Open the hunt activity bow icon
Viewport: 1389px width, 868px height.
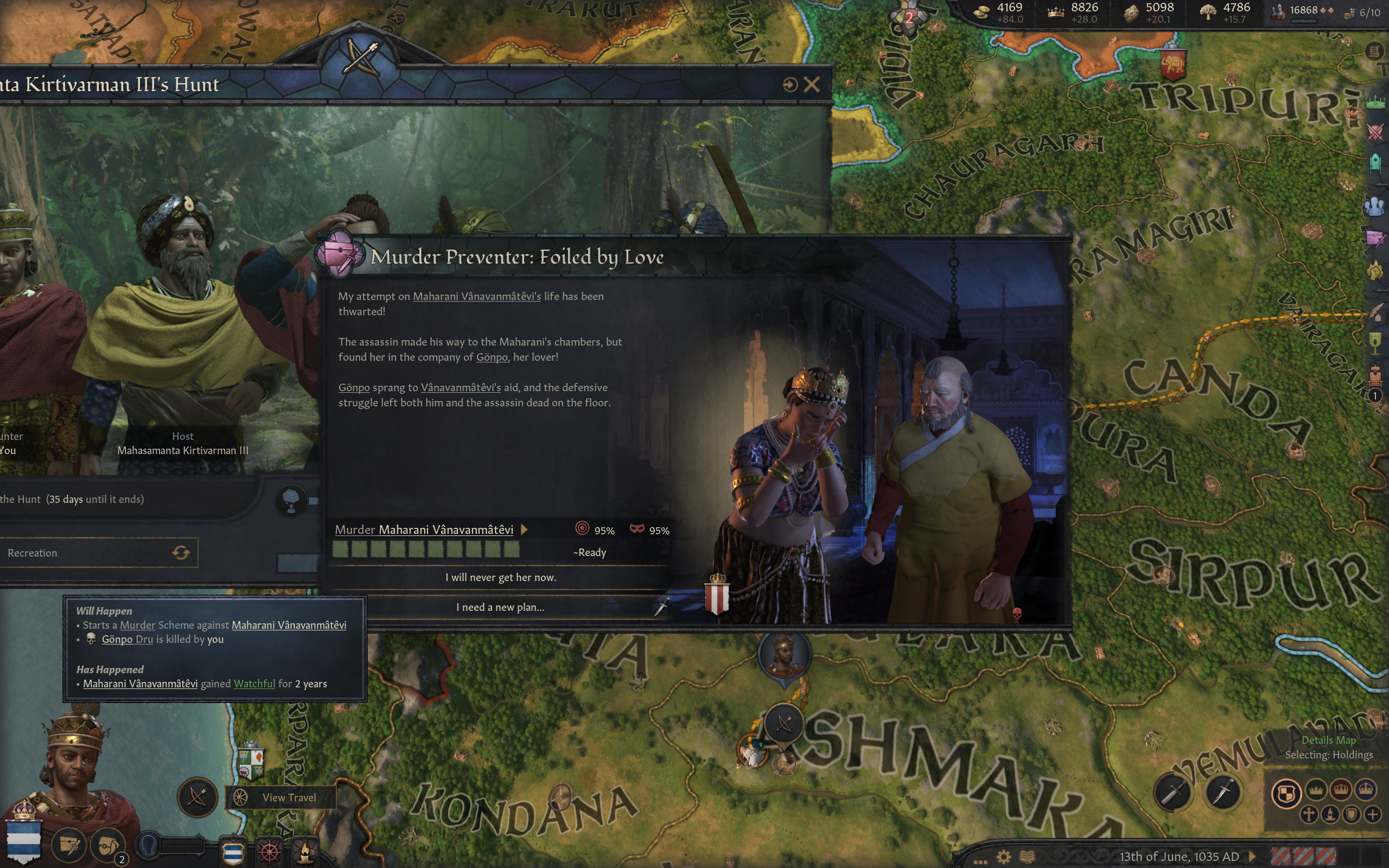click(x=197, y=797)
